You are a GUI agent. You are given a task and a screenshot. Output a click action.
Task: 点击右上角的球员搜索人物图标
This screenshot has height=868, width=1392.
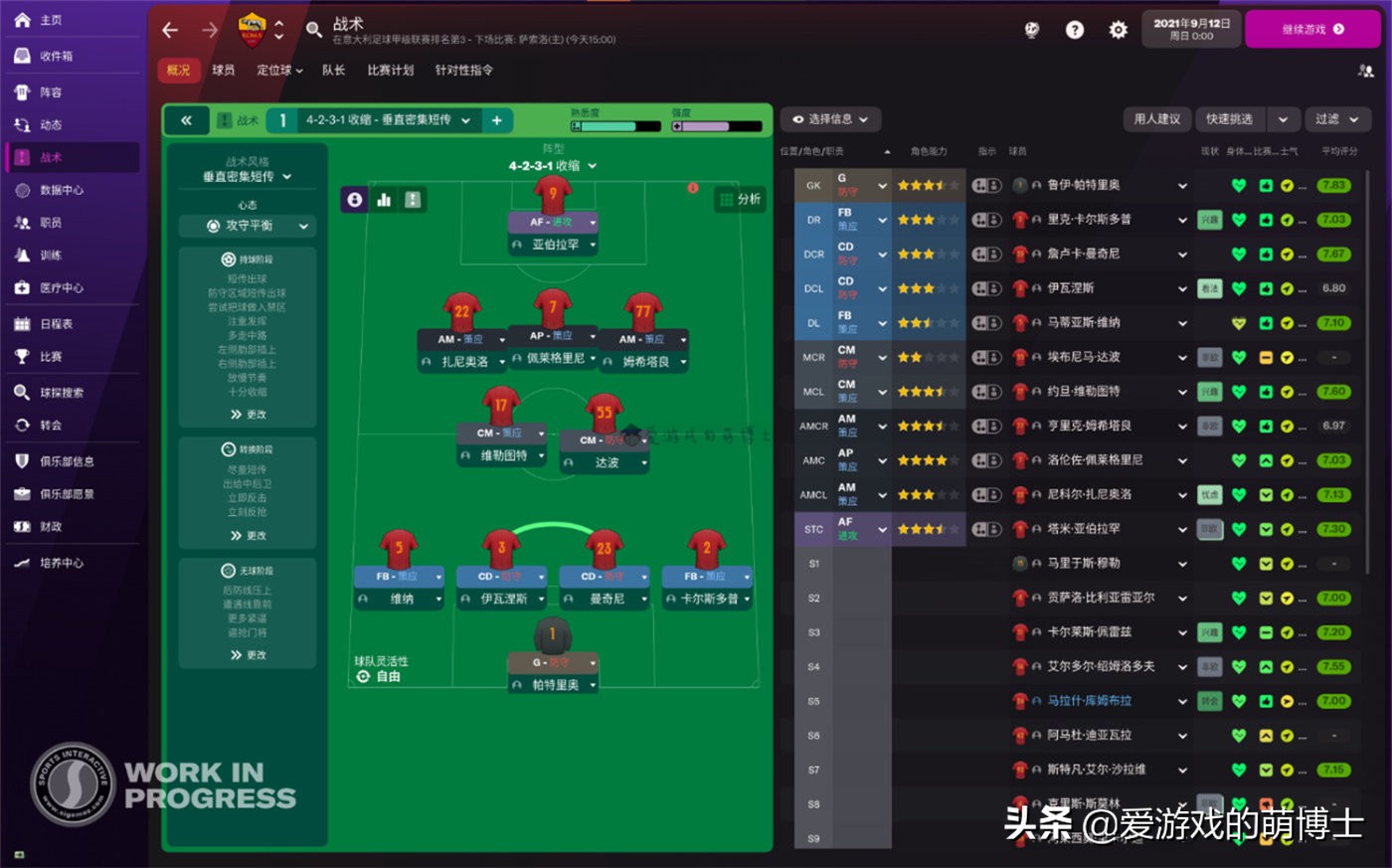[x=1363, y=73]
